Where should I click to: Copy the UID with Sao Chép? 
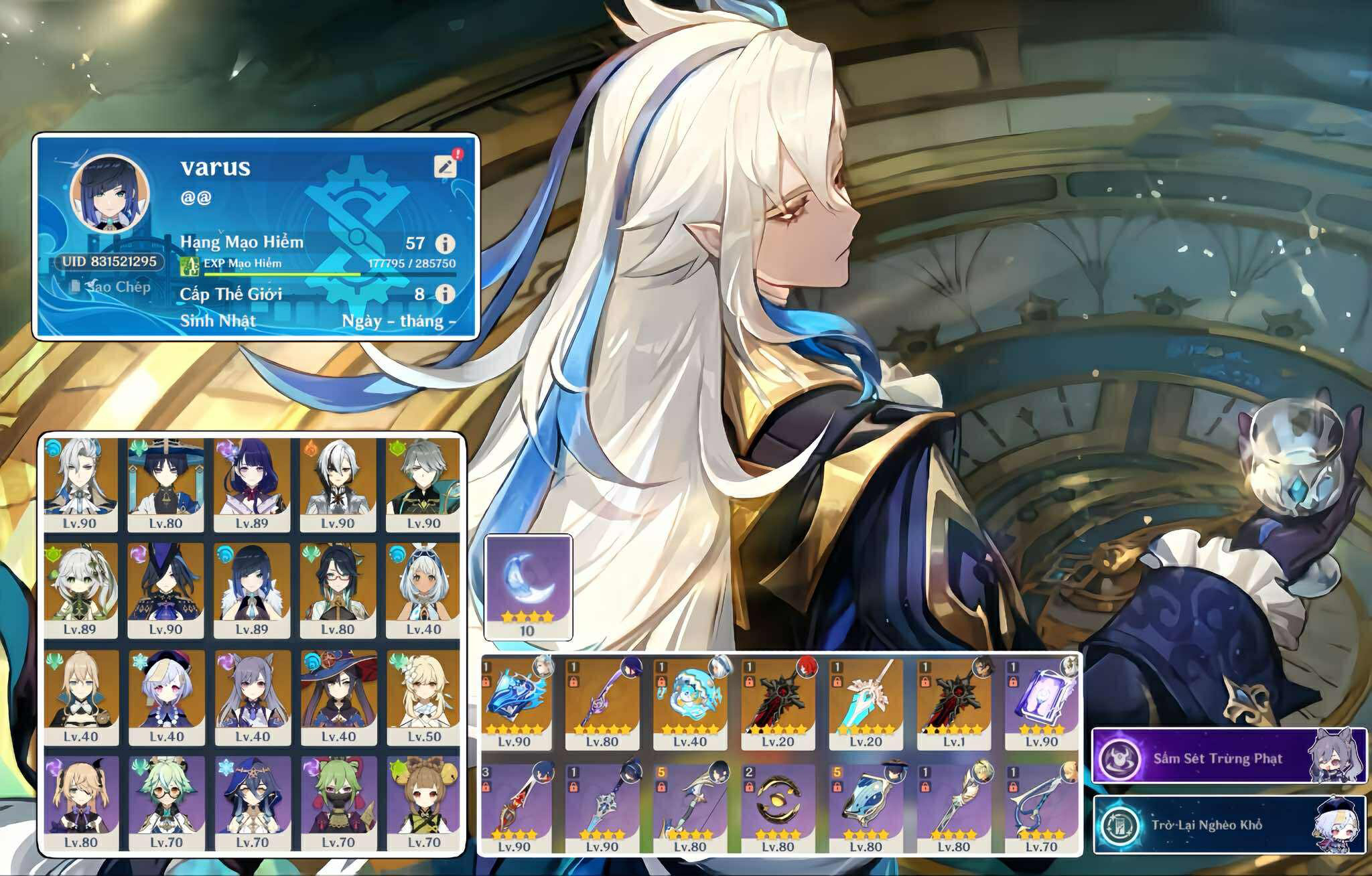[x=111, y=287]
